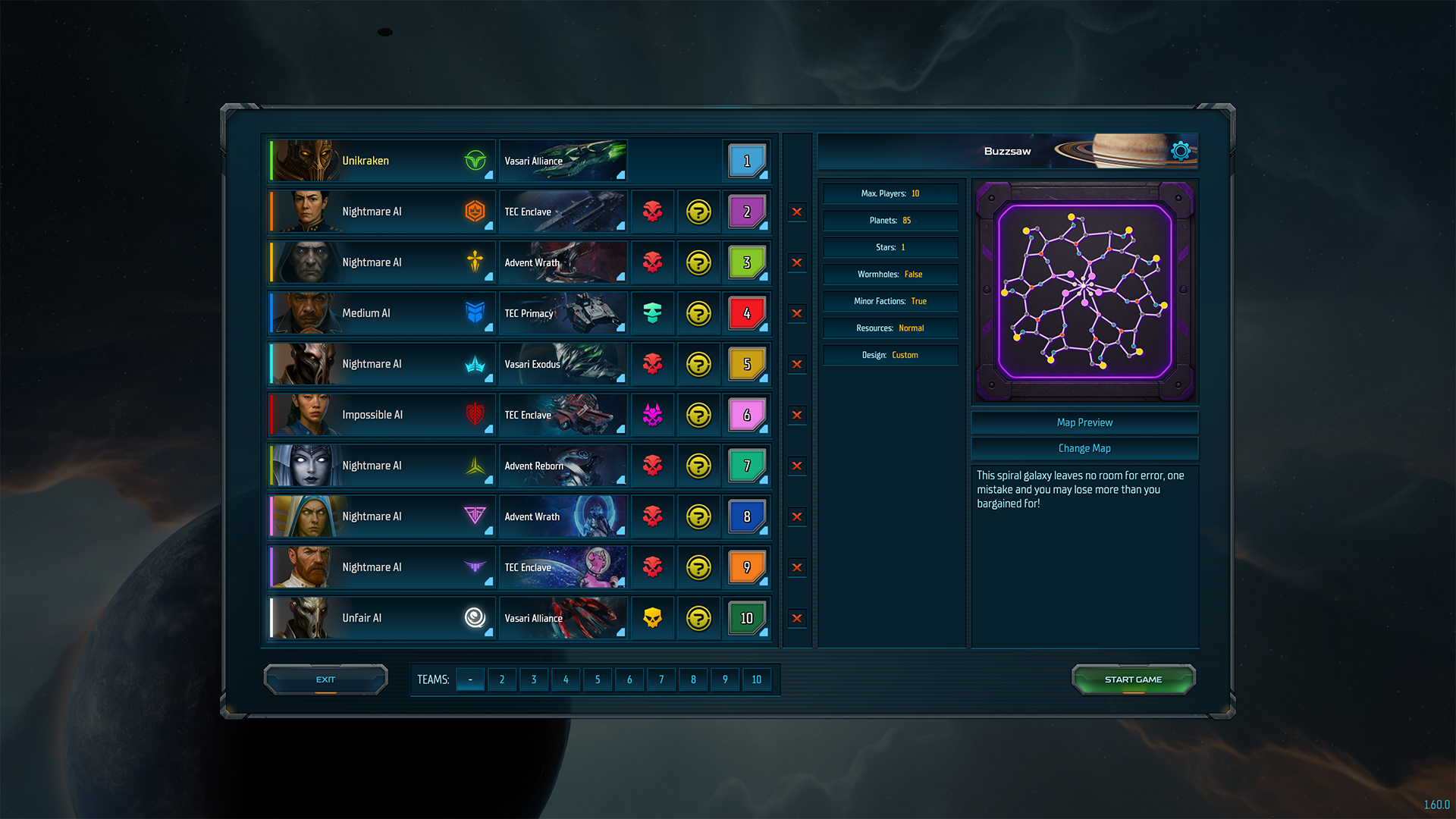The image size is (1456, 819).
Task: Select the no-teams dash option
Action: click(x=470, y=679)
